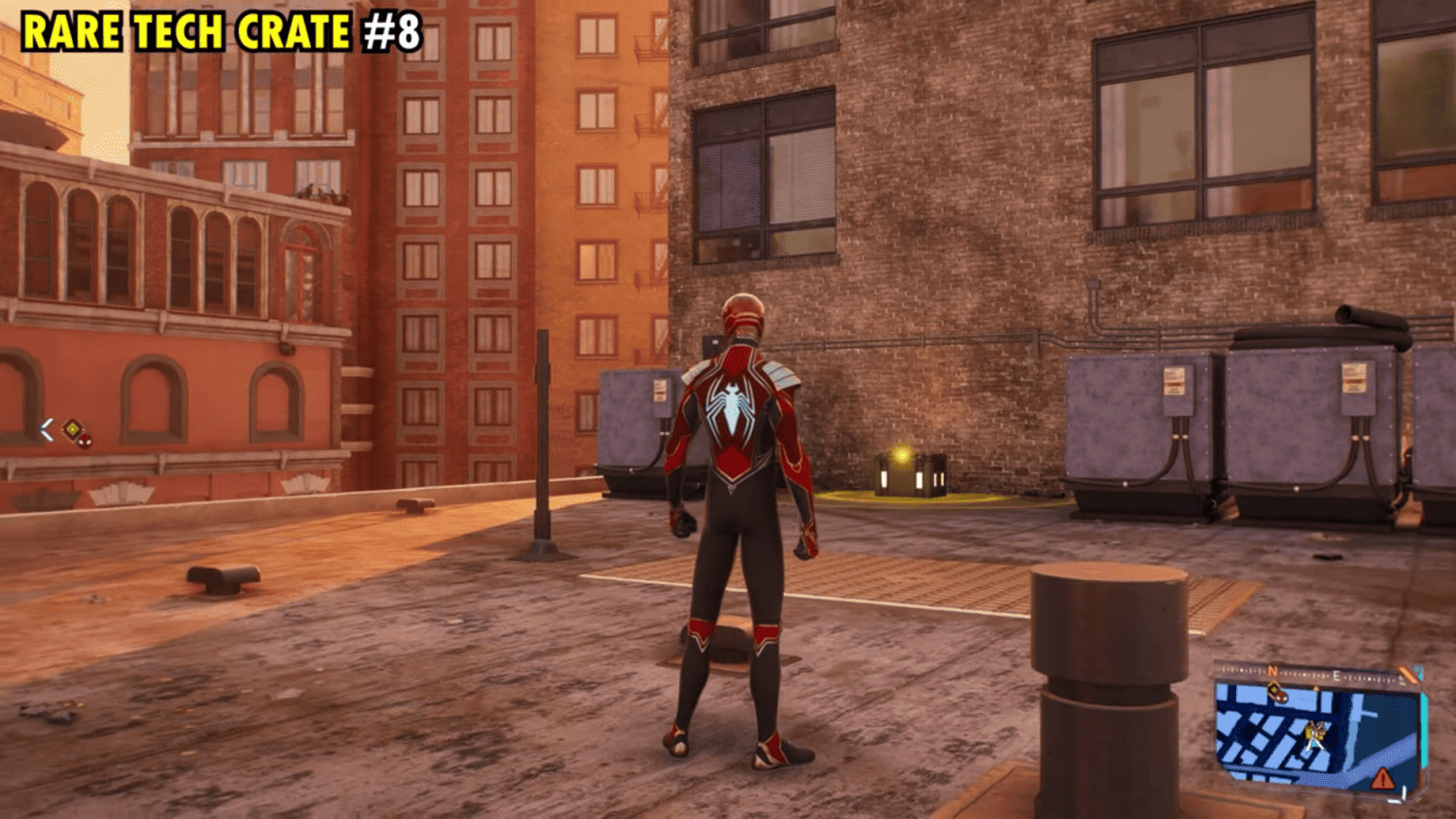1456x819 pixels.
Task: Select the yellow diamond tech crate waypoint icon
Action: [x=73, y=429]
